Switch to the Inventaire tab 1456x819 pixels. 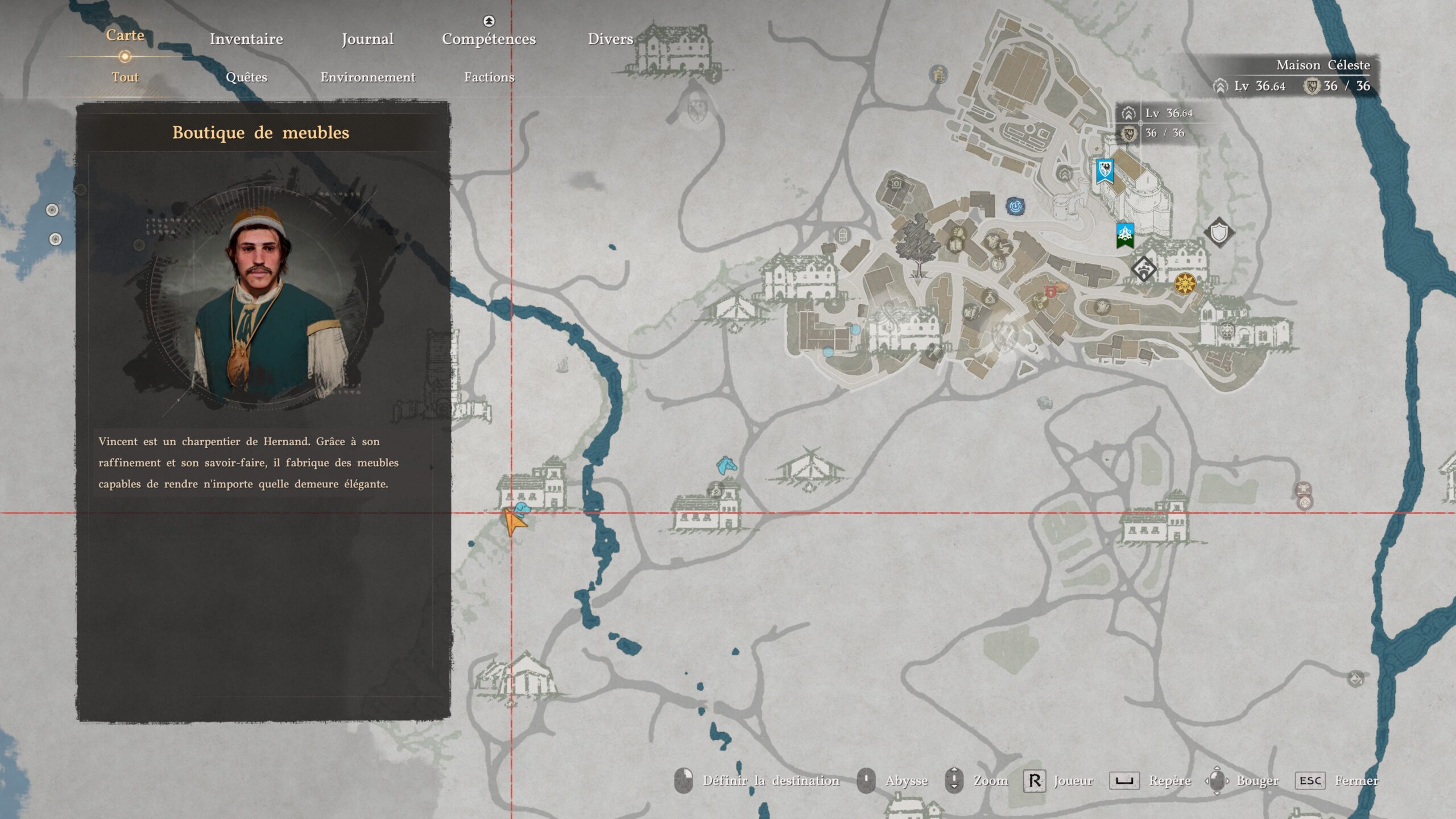pyautogui.click(x=246, y=39)
